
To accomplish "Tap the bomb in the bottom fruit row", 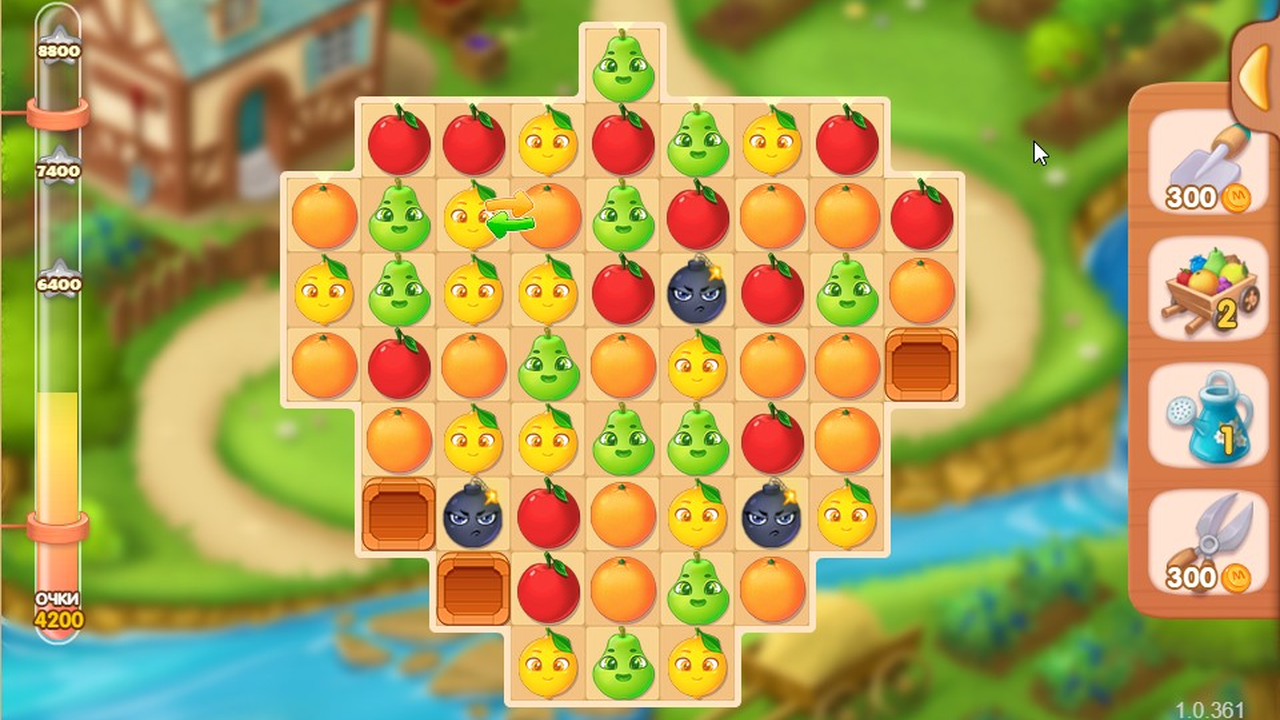I will click(772, 518).
